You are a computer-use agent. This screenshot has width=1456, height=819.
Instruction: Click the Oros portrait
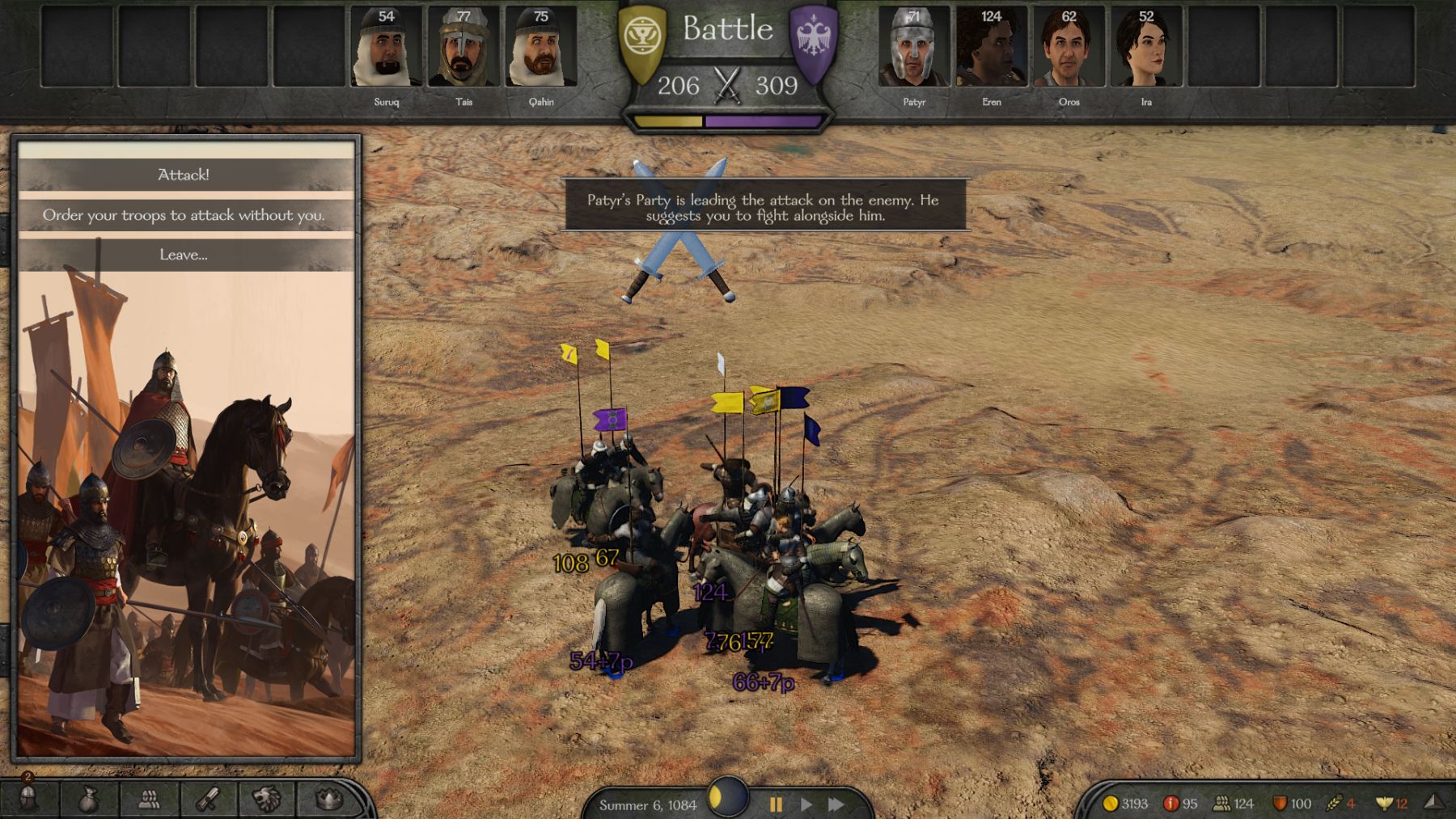(1069, 49)
